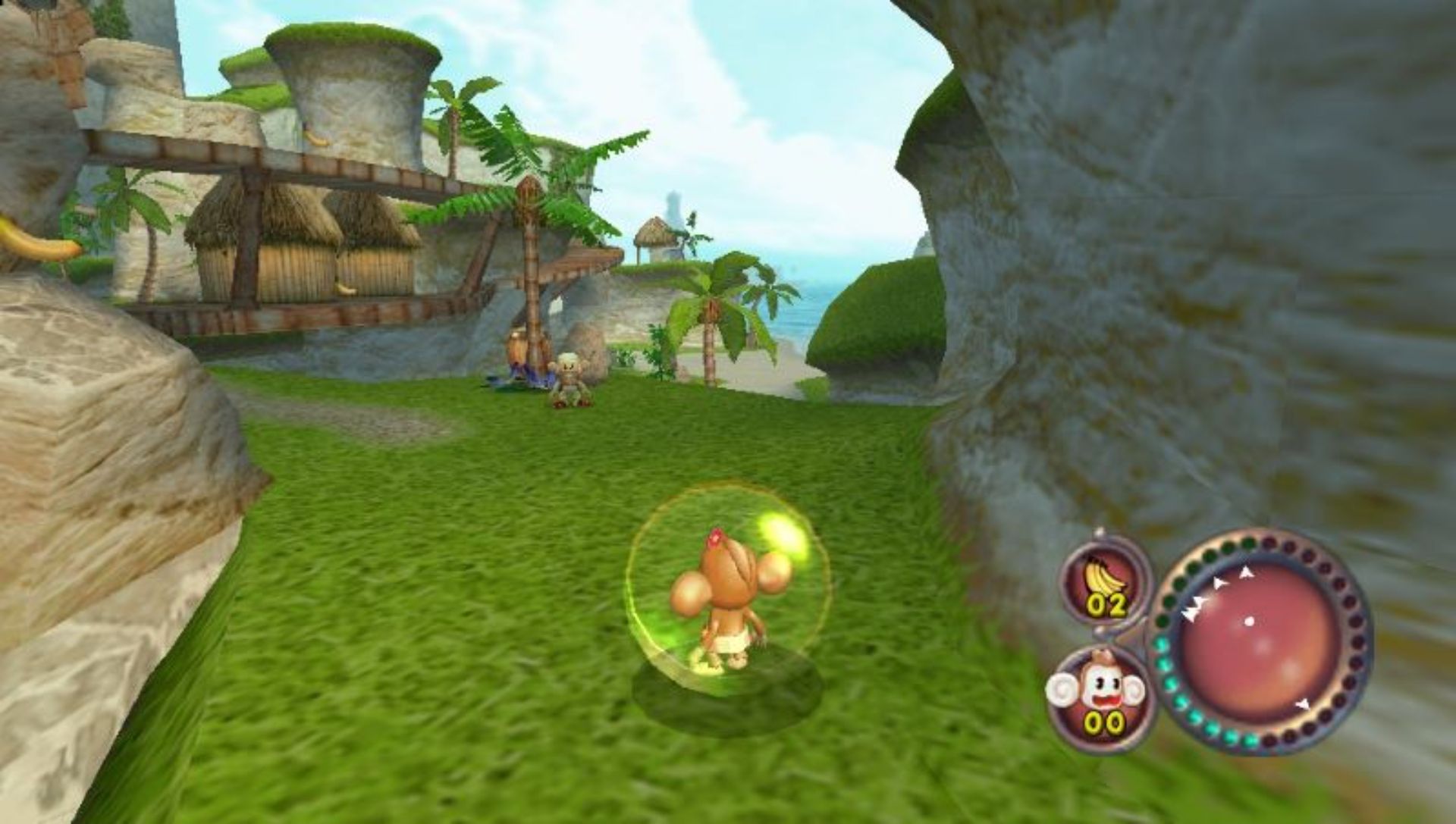
Task: Select the banana bunch counter icon
Action: [x=1105, y=581]
